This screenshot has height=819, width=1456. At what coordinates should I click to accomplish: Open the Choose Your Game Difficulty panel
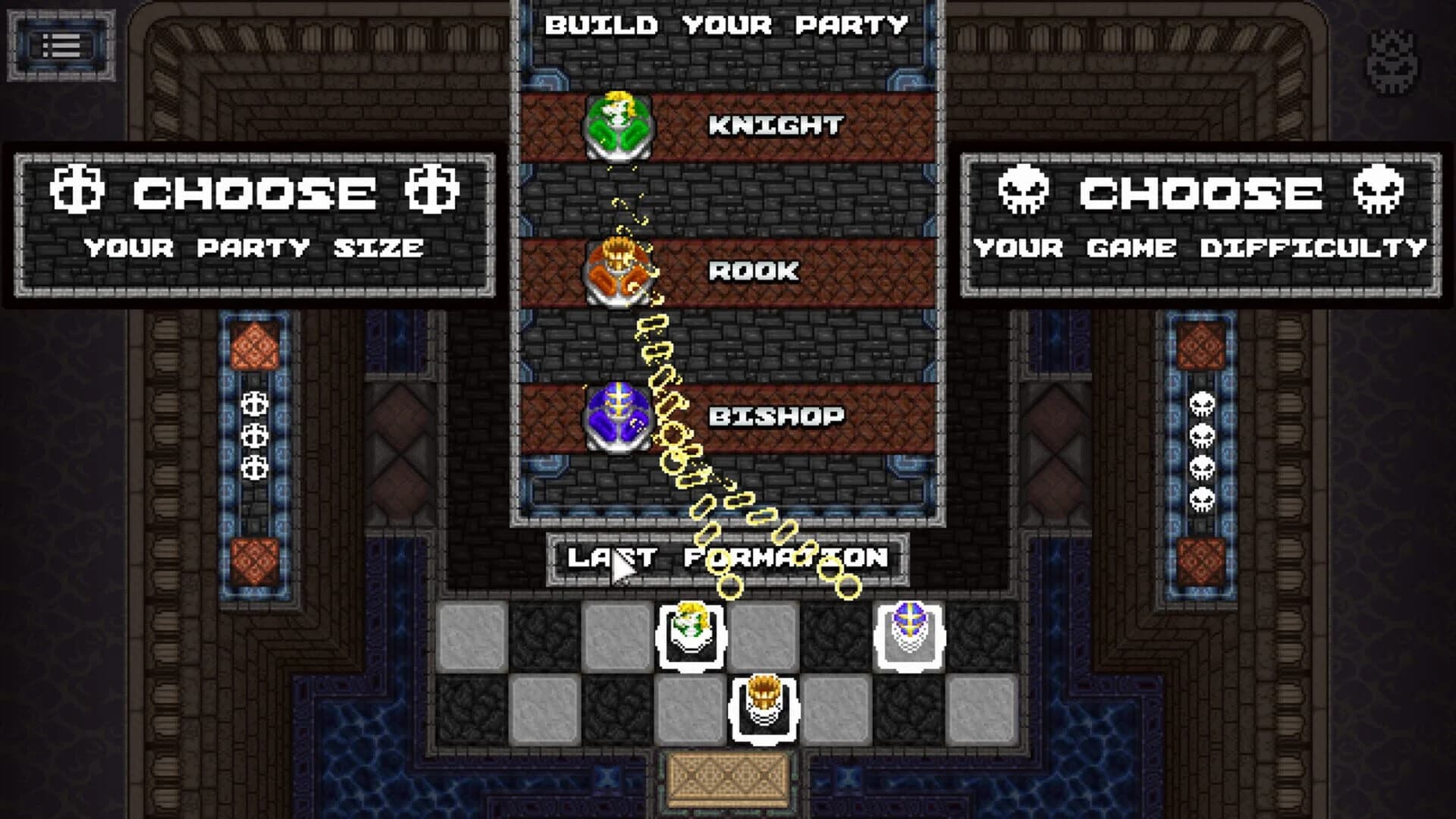(1206, 227)
